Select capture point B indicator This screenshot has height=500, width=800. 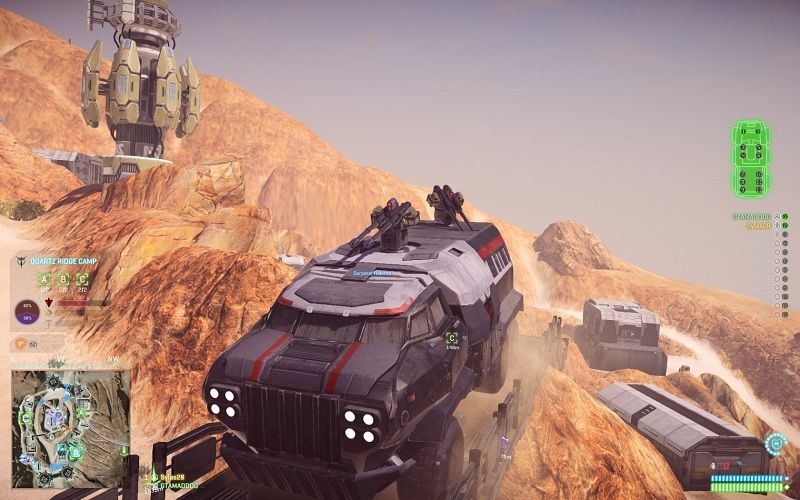coord(63,280)
